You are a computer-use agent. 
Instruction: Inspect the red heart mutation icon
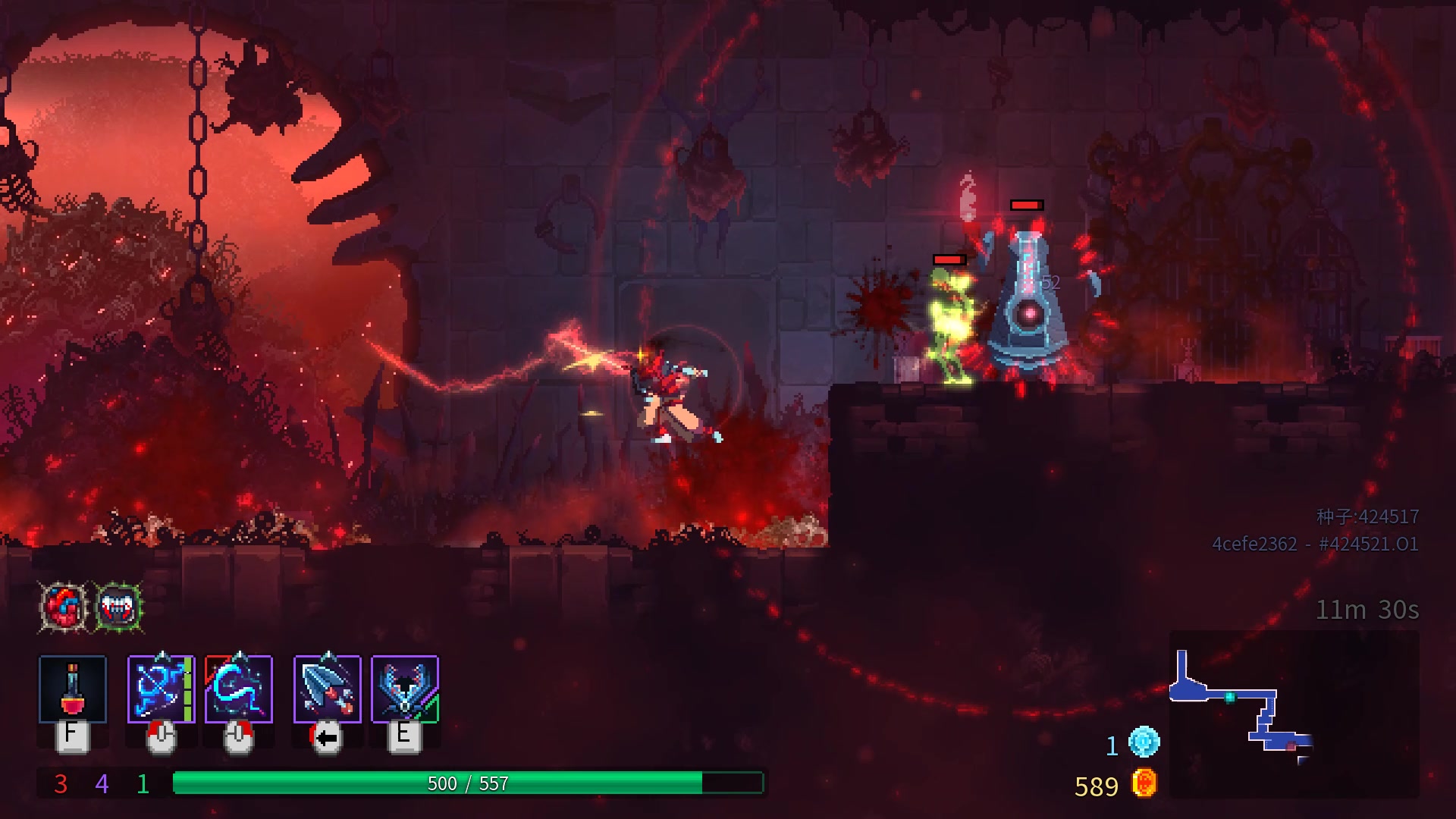pyautogui.click(x=64, y=607)
